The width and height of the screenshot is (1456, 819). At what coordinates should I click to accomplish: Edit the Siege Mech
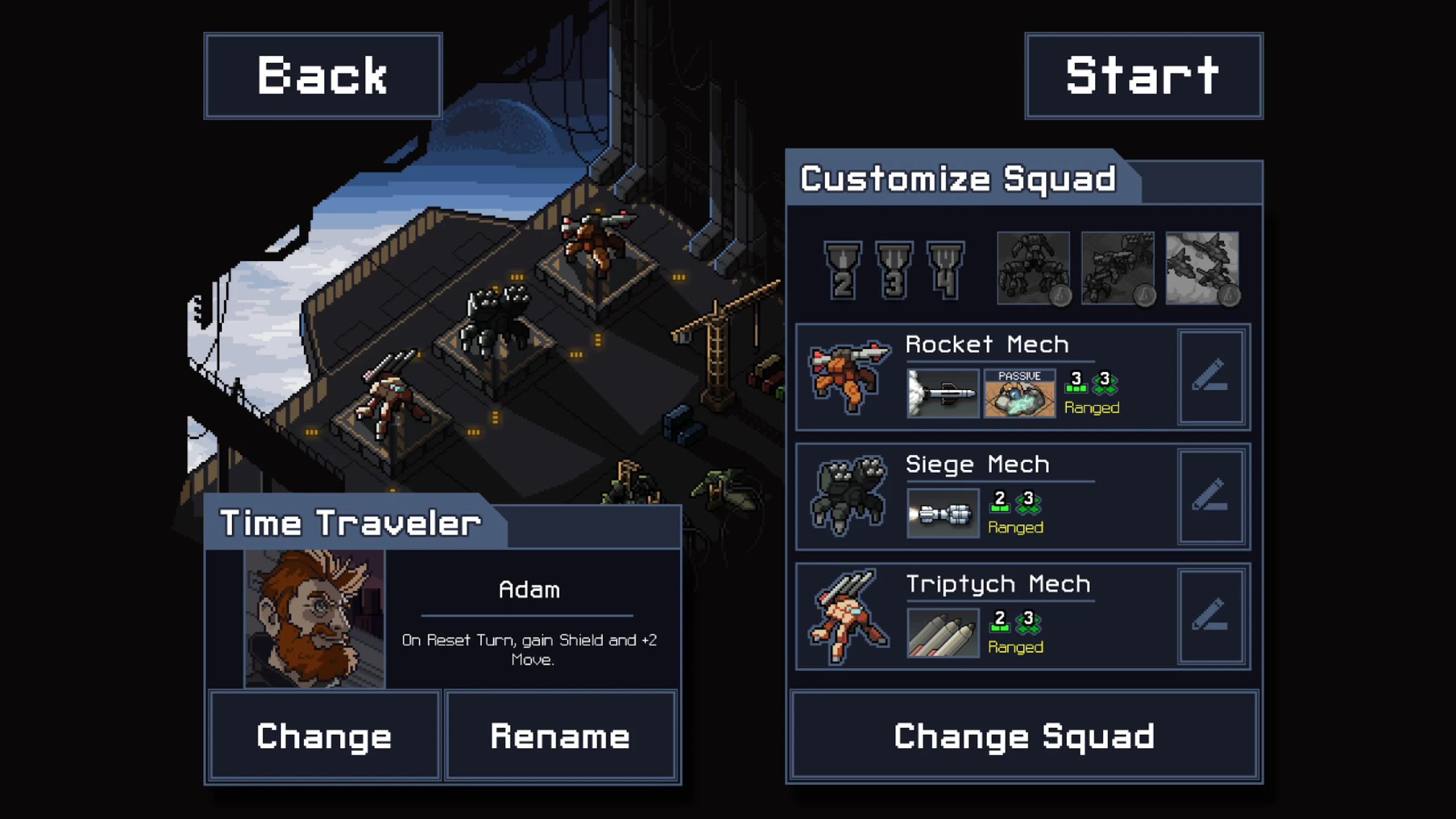1211,497
